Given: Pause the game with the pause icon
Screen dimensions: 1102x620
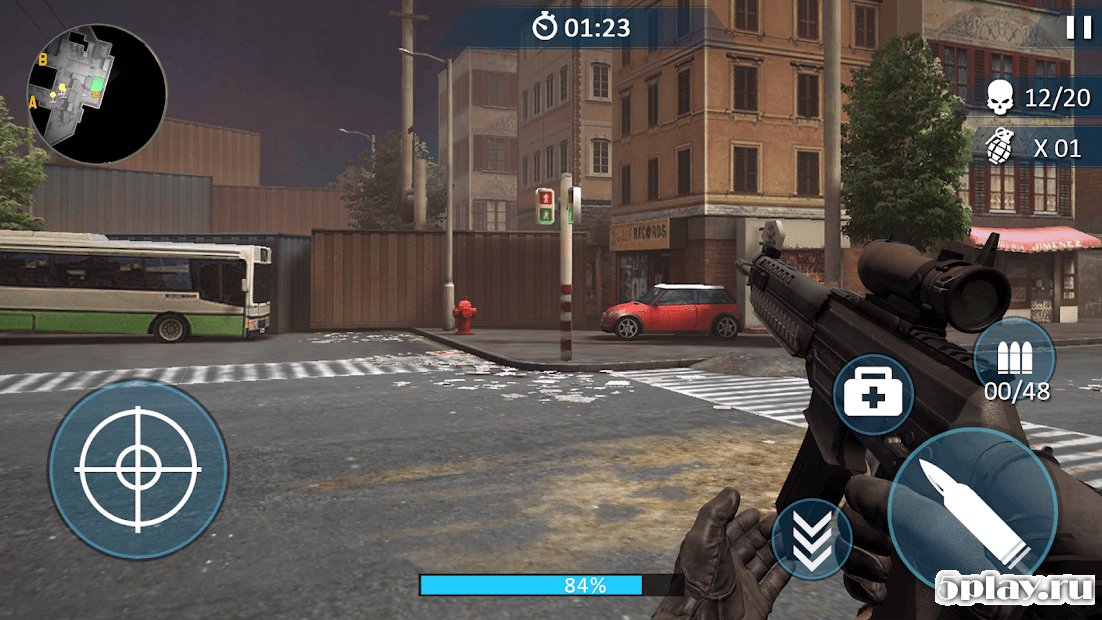Looking at the screenshot, I should coord(1078,28).
